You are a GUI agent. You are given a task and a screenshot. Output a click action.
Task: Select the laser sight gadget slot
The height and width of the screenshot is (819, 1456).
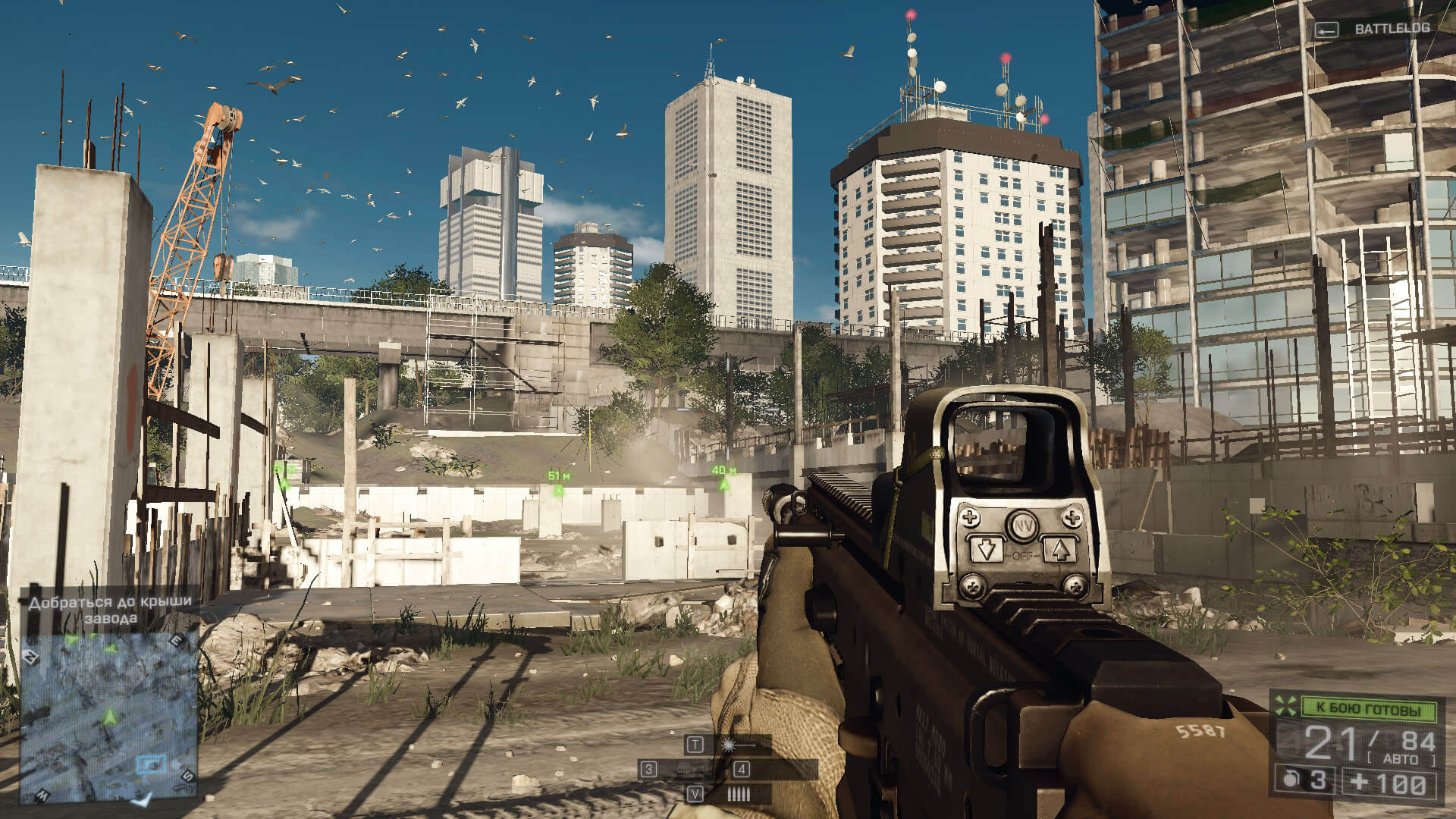[729, 745]
